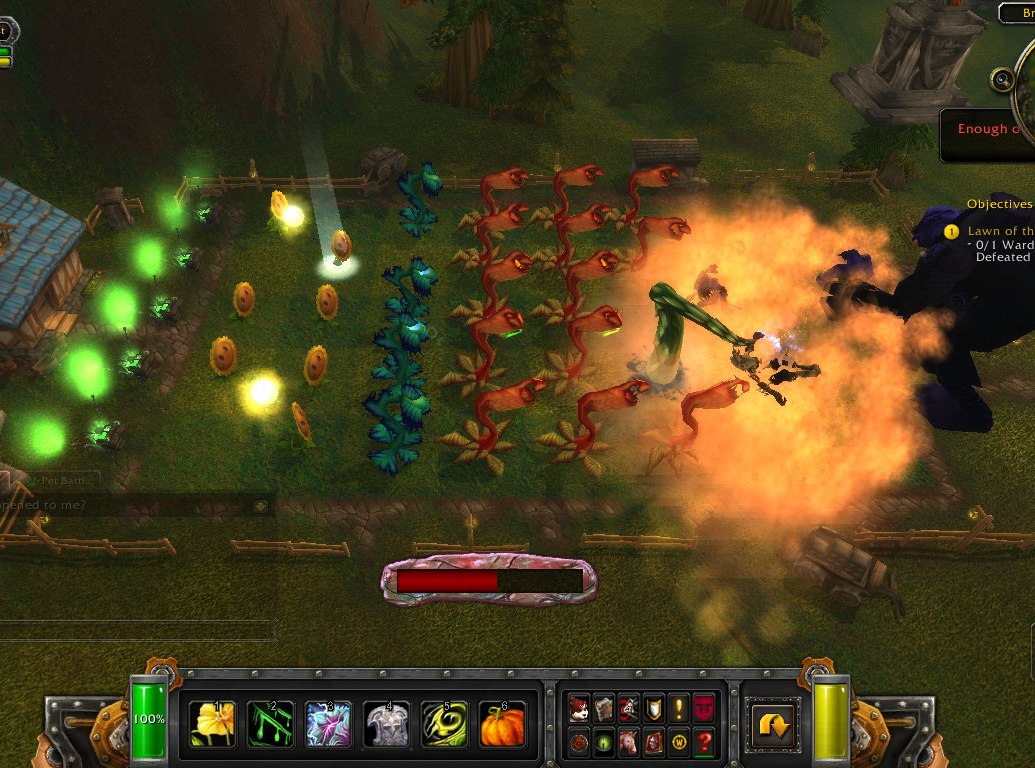The height and width of the screenshot is (768, 1035).
Task: Open achievements with the shield icon
Action: 654,708
